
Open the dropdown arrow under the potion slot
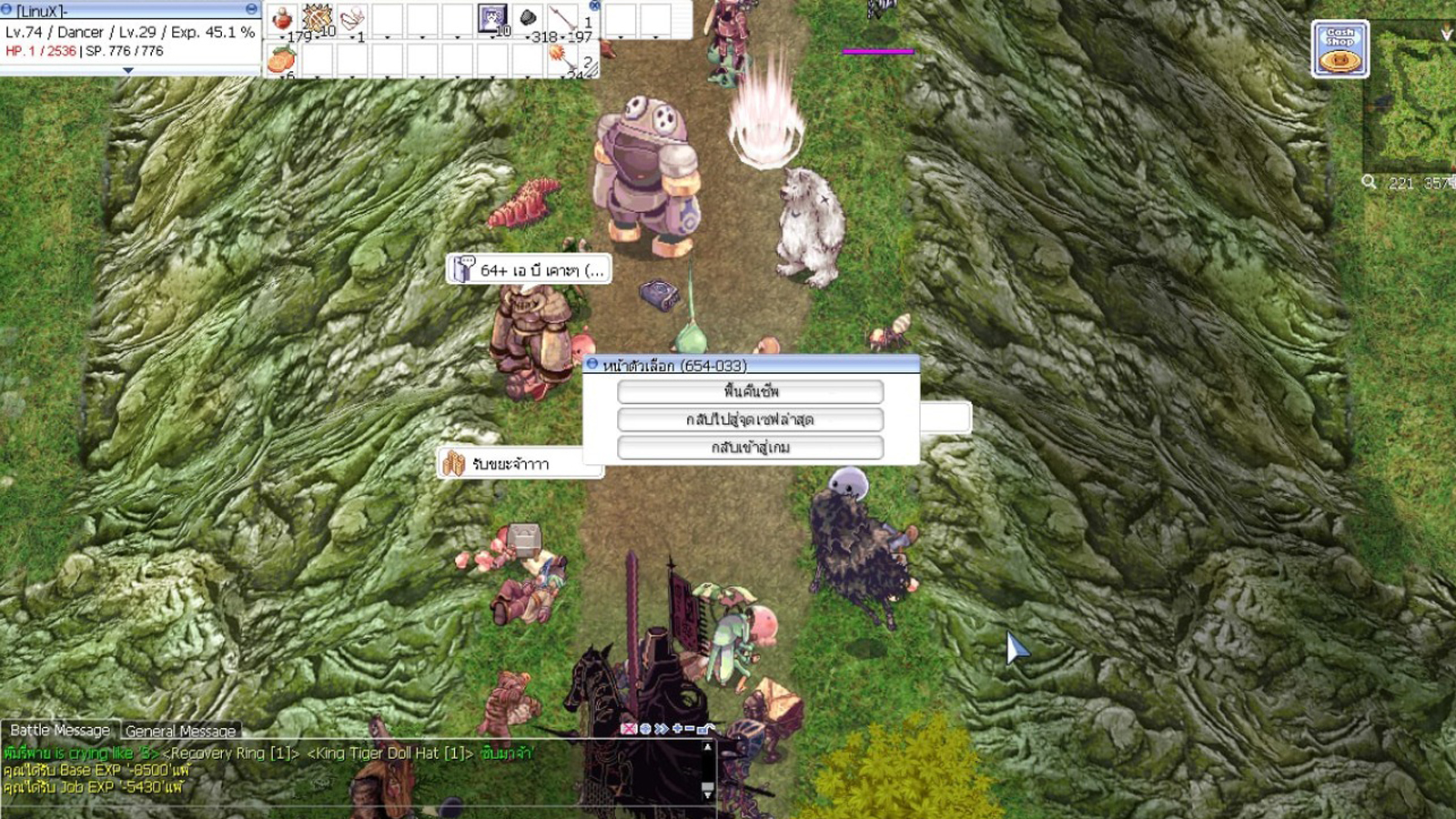pos(282,37)
